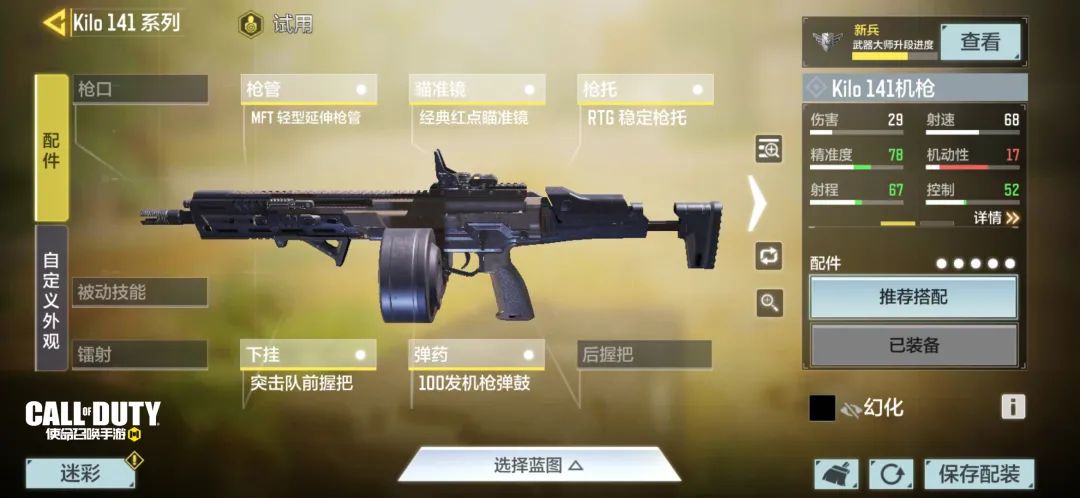This screenshot has height=498, width=1080.
Task: Open the 迷彩 camo menu
Action: [x=80, y=474]
